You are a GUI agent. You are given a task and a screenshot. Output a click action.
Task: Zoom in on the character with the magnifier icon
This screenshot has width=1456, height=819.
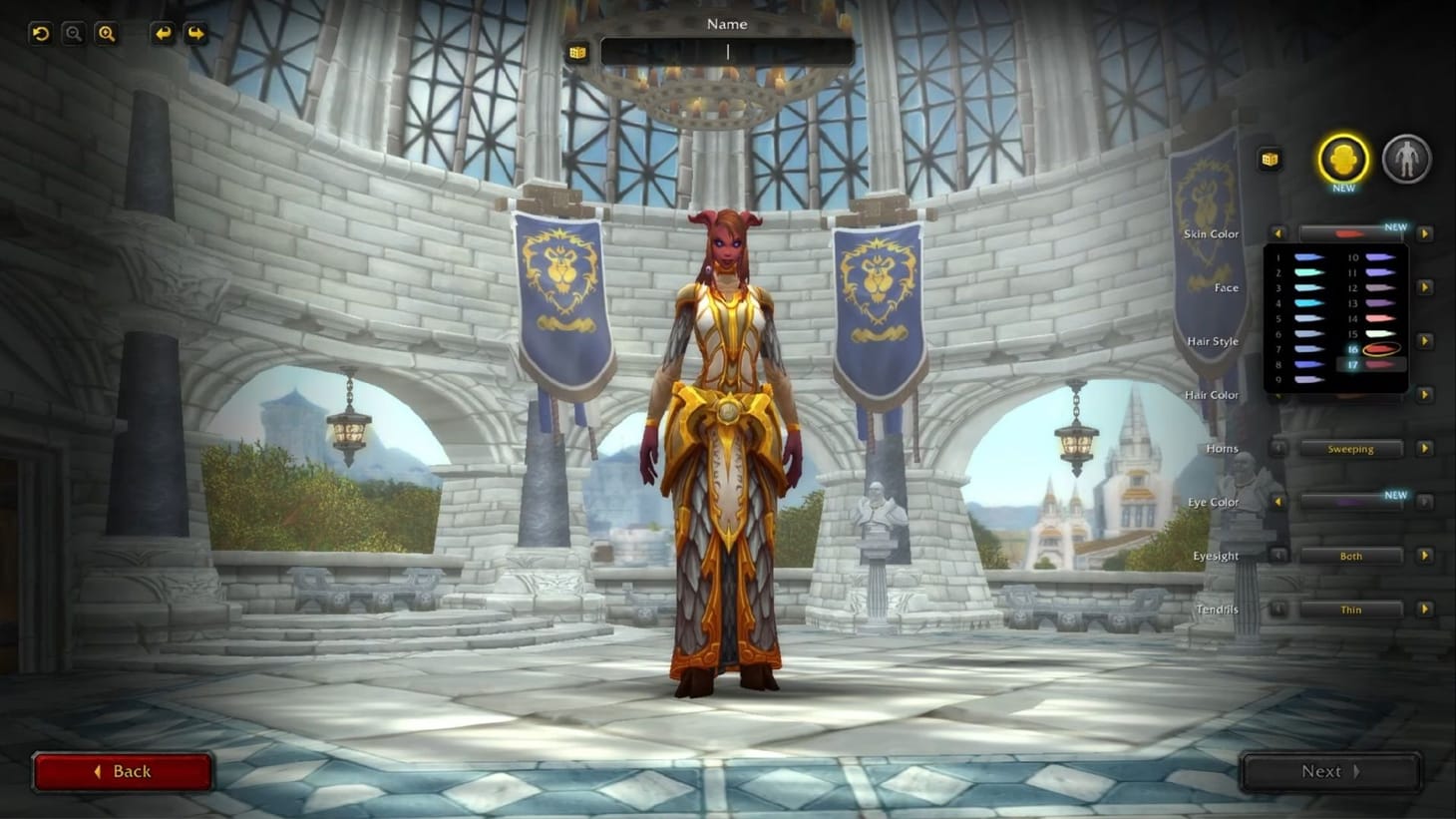106,33
